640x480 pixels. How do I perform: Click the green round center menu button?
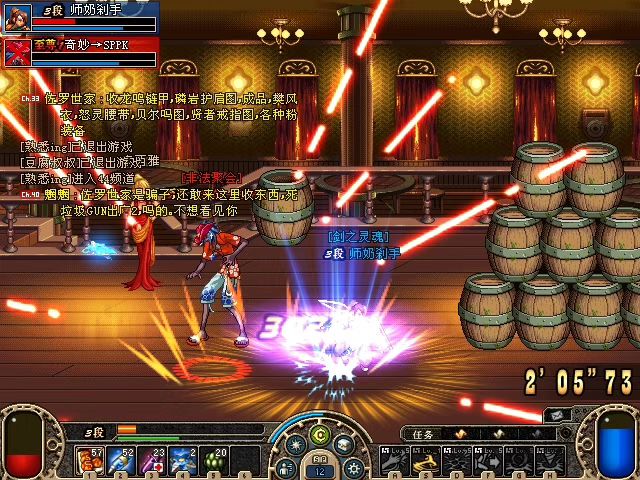[x=320, y=434]
